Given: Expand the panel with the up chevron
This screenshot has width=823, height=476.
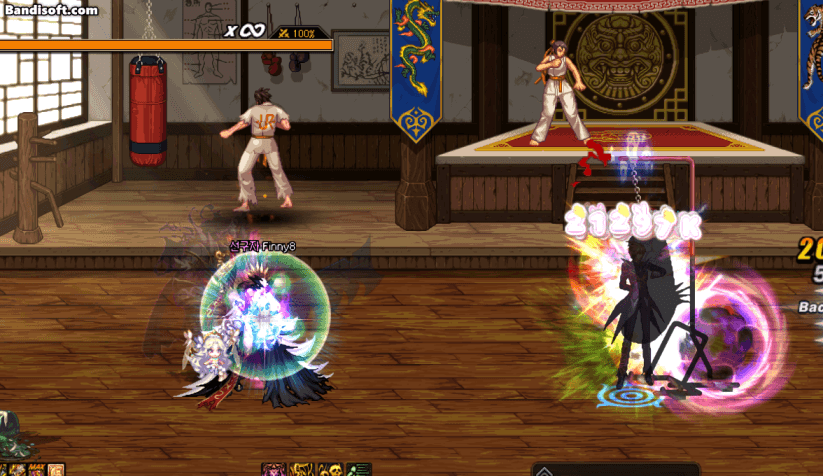Looking at the screenshot, I should pyautogui.click(x=544, y=469).
